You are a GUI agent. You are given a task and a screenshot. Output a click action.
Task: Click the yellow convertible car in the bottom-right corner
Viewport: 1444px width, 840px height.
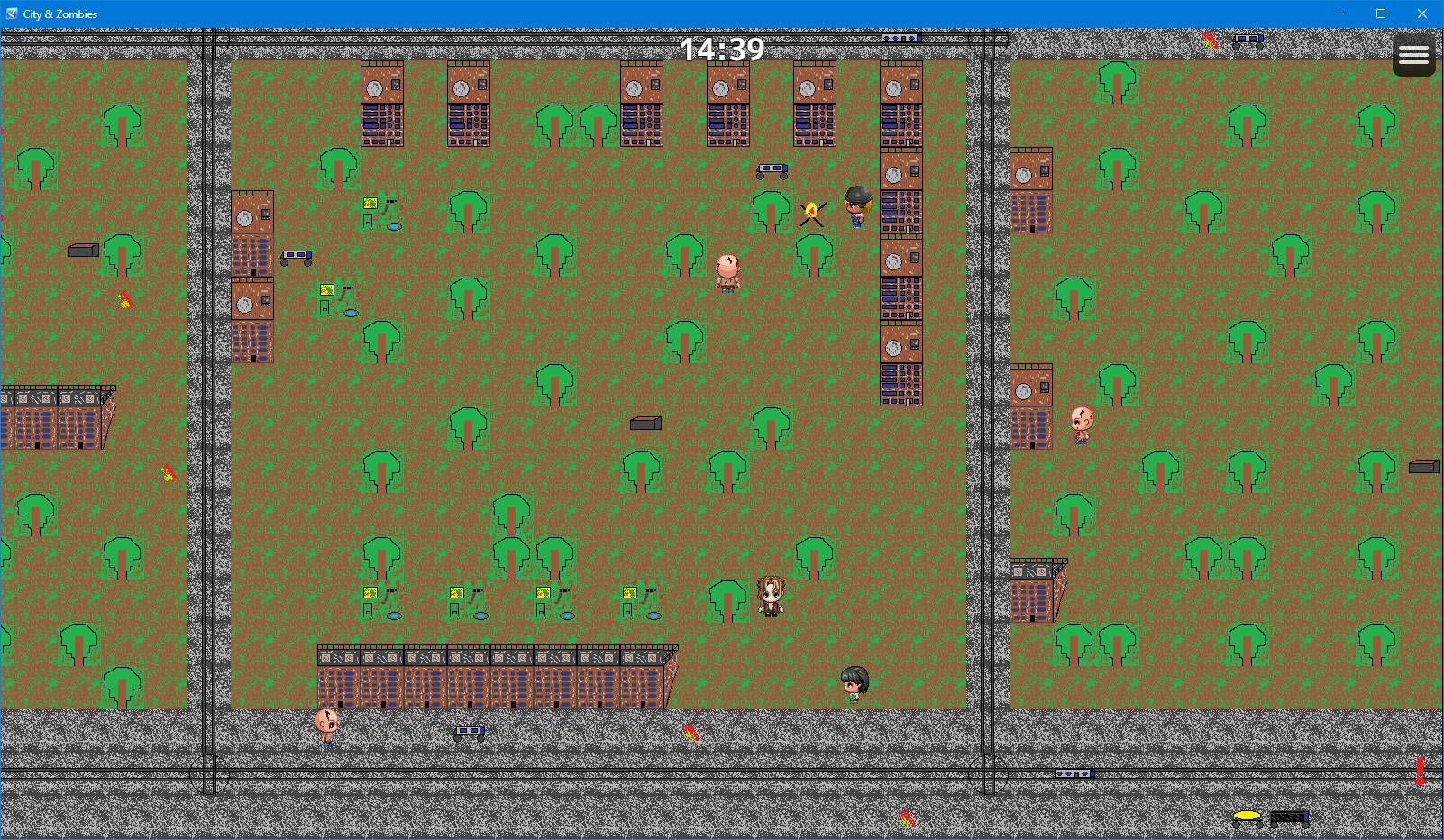coord(1246,817)
